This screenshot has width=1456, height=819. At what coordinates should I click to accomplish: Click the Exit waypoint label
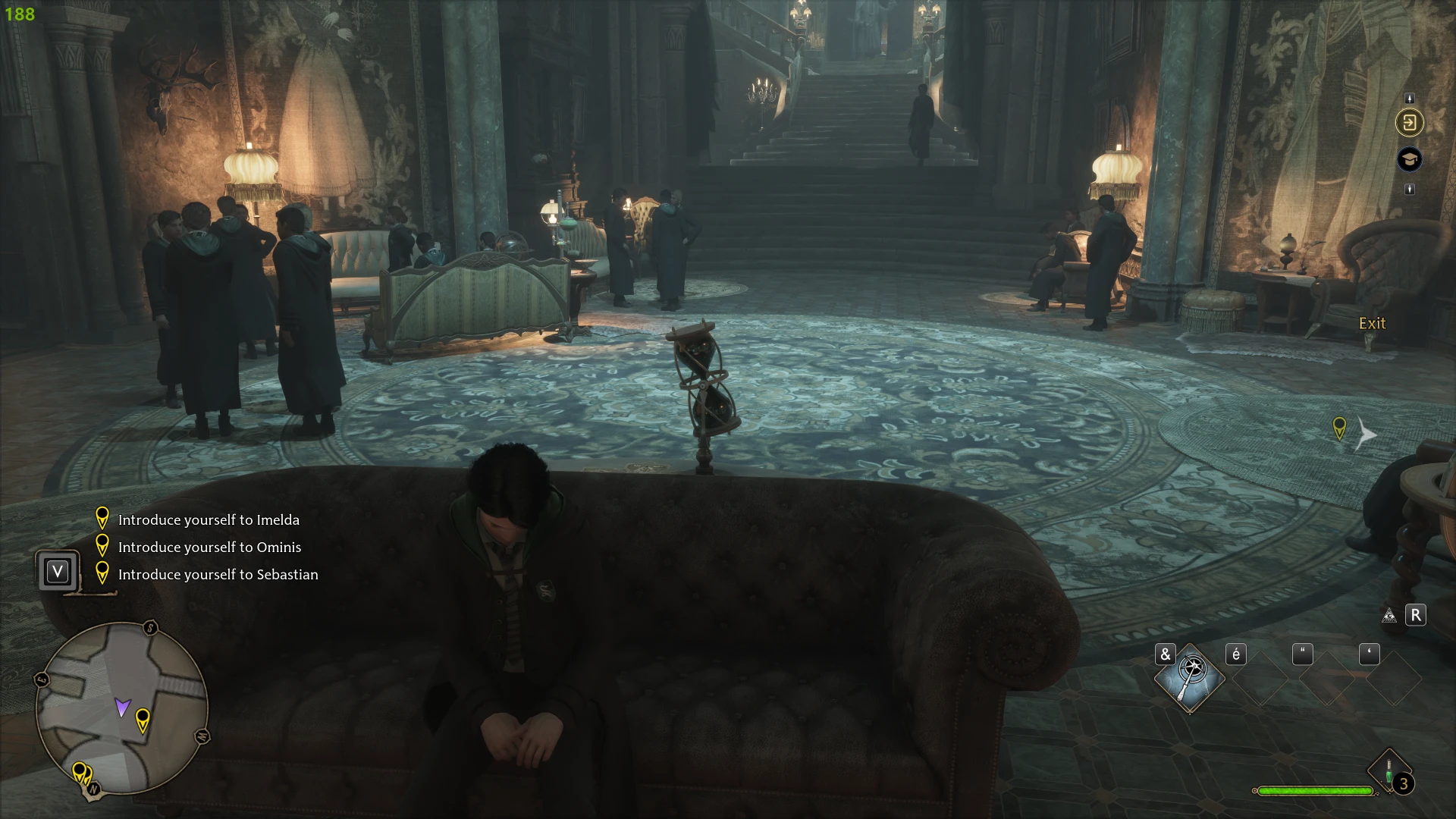(x=1372, y=324)
